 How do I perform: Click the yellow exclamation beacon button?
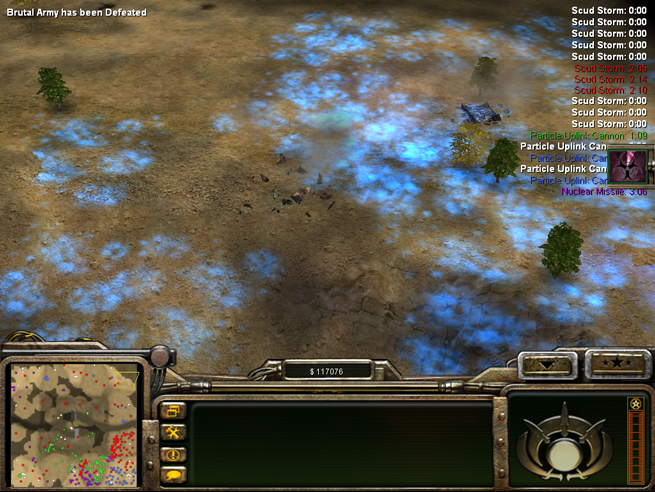[x=172, y=453]
